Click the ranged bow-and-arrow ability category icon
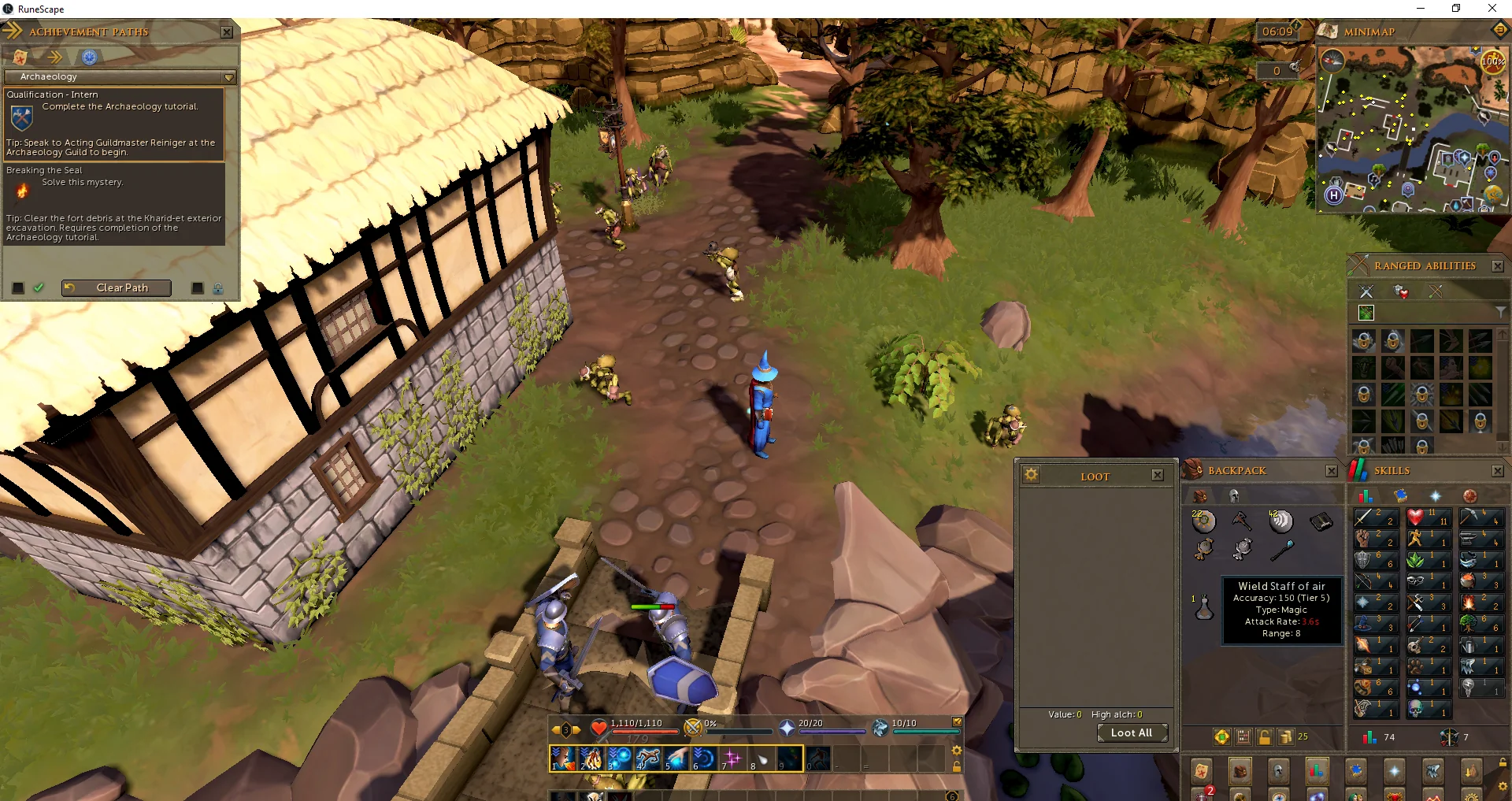This screenshot has width=1512, height=801. pos(1436,291)
